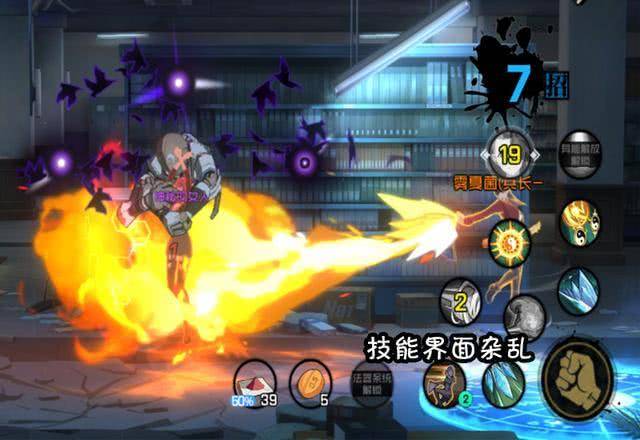
Task: Activate the yin-yang skill icon
Action: (580, 222)
